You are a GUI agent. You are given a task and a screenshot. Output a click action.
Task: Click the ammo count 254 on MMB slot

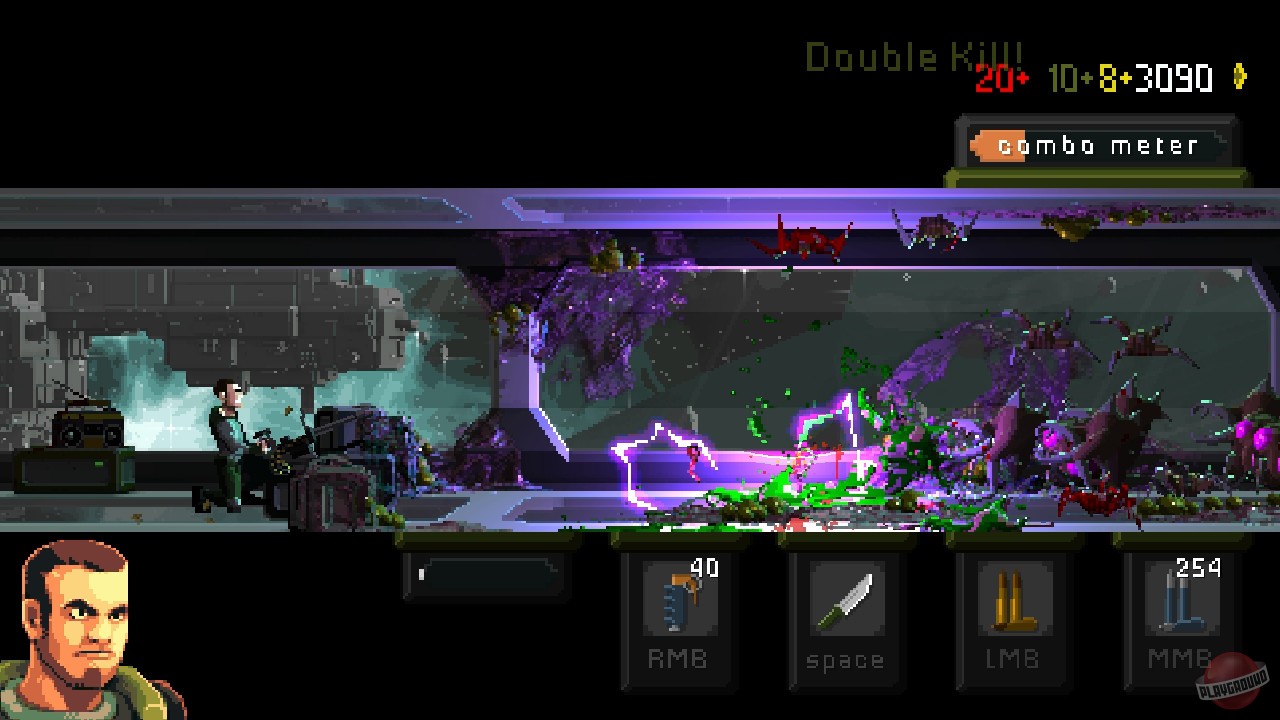(1197, 567)
